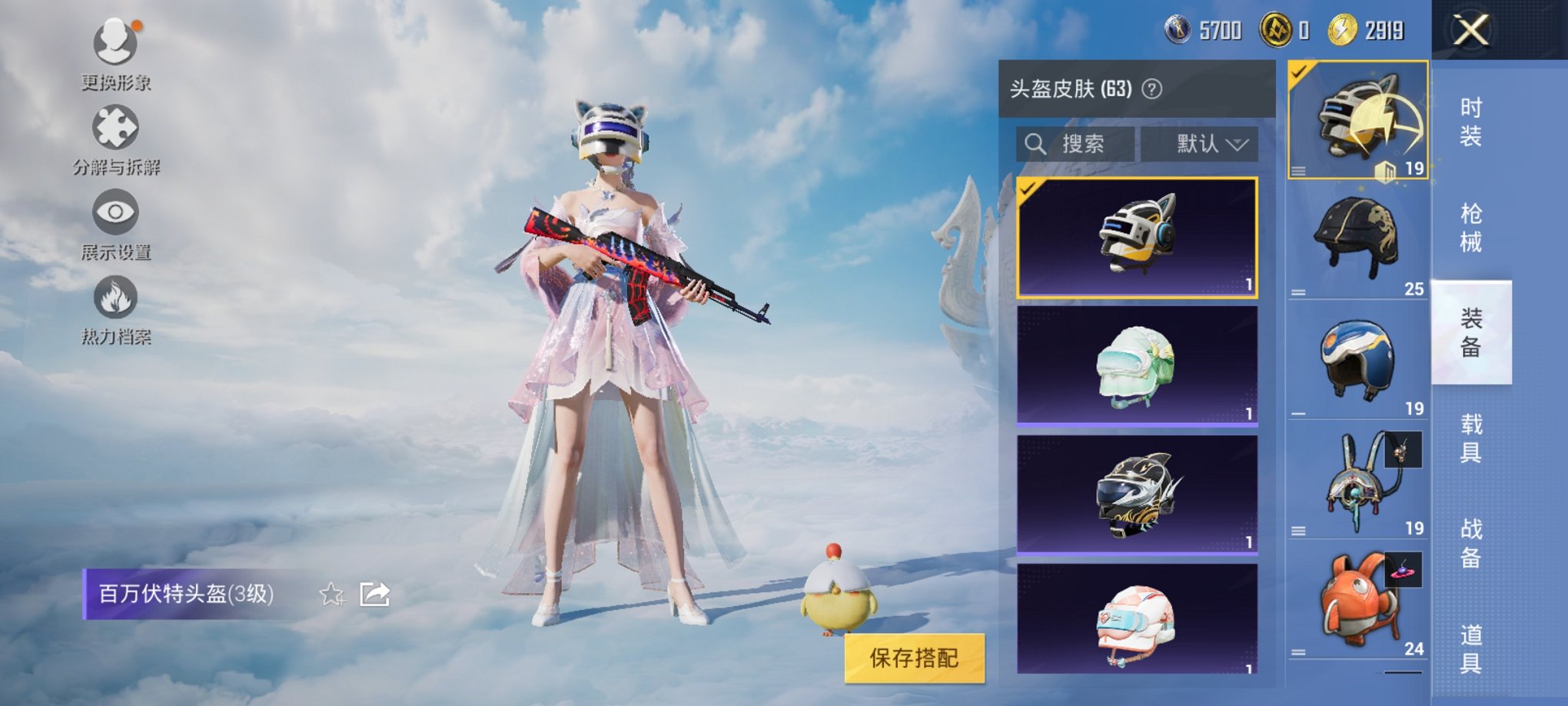Open 分解与拆解 dismantle panel
Screen dimensions: 1568x706
coord(114,127)
